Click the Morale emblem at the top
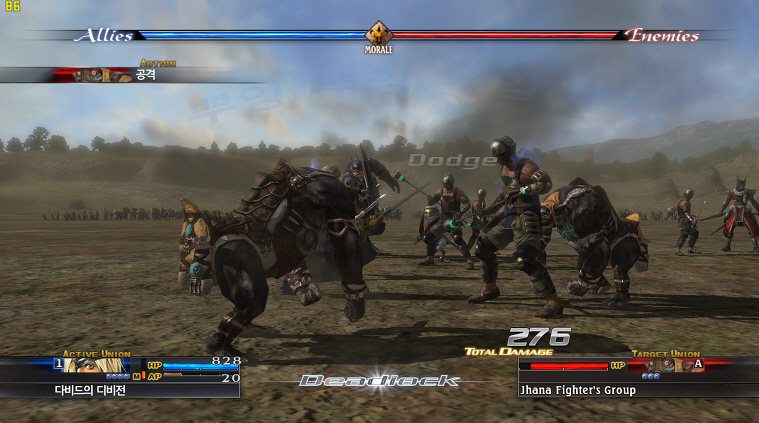Screen dimensions: 759x423 click(379, 34)
